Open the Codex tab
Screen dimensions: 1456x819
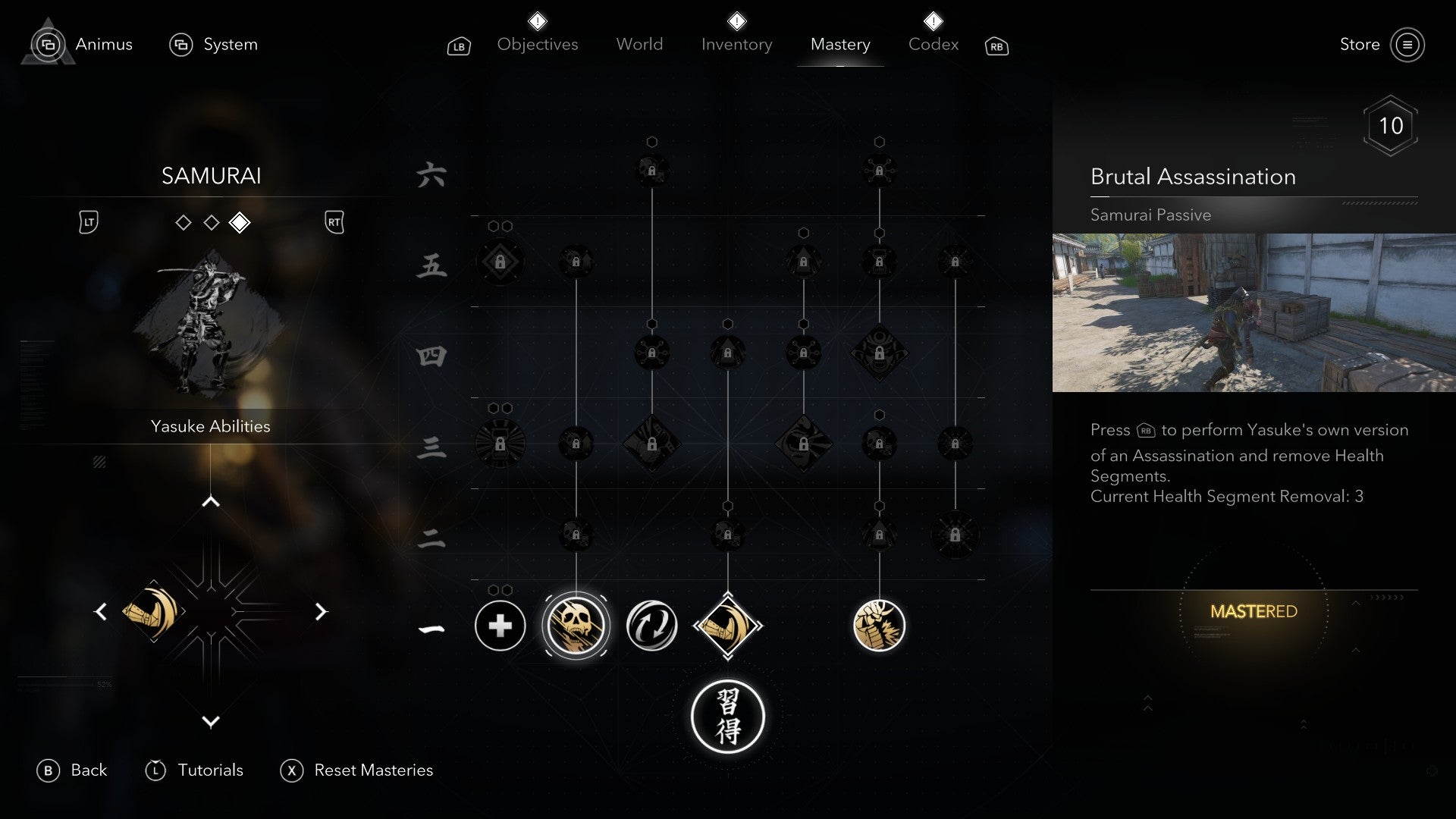(x=932, y=44)
